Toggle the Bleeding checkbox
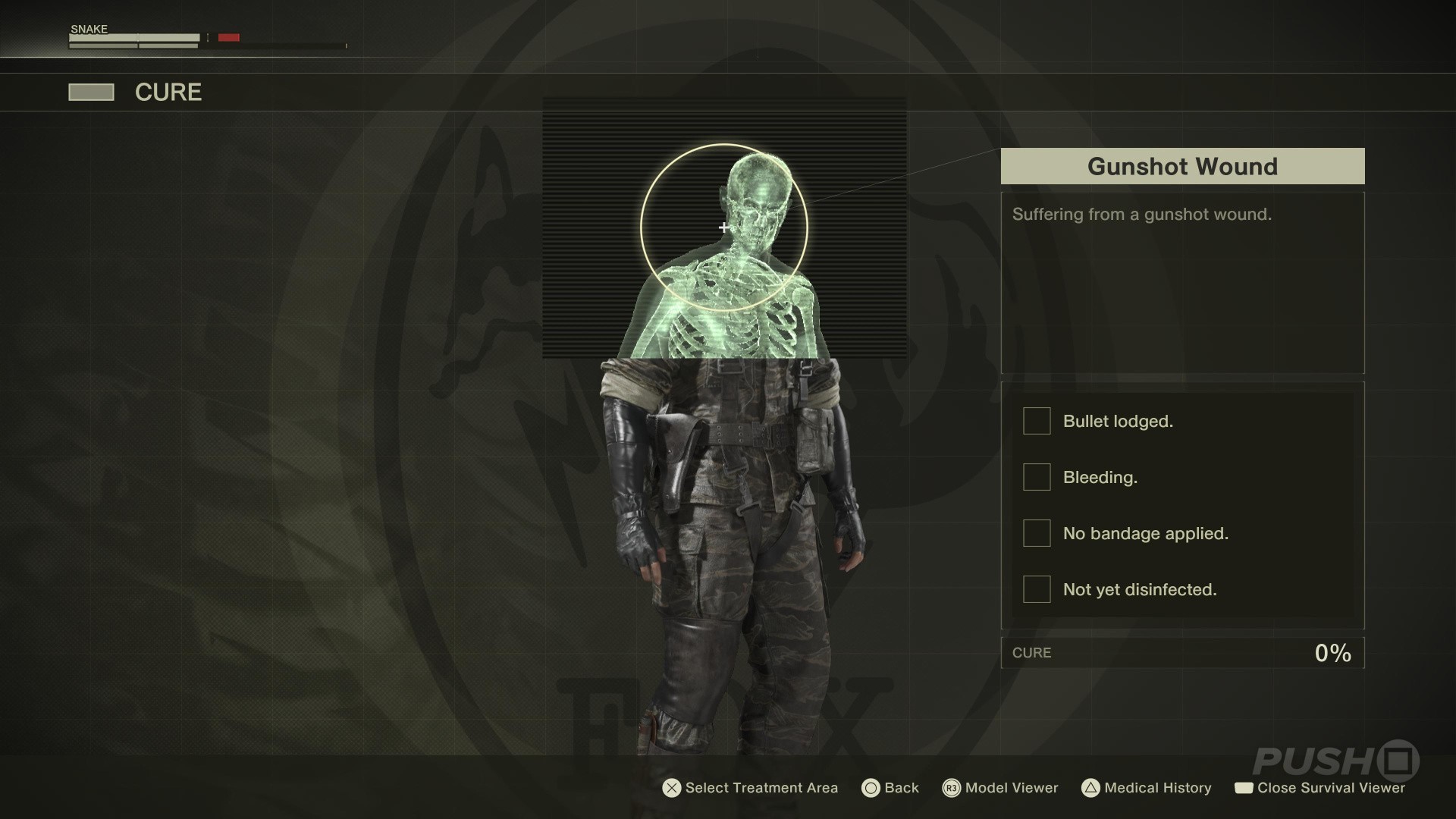 tap(1037, 477)
